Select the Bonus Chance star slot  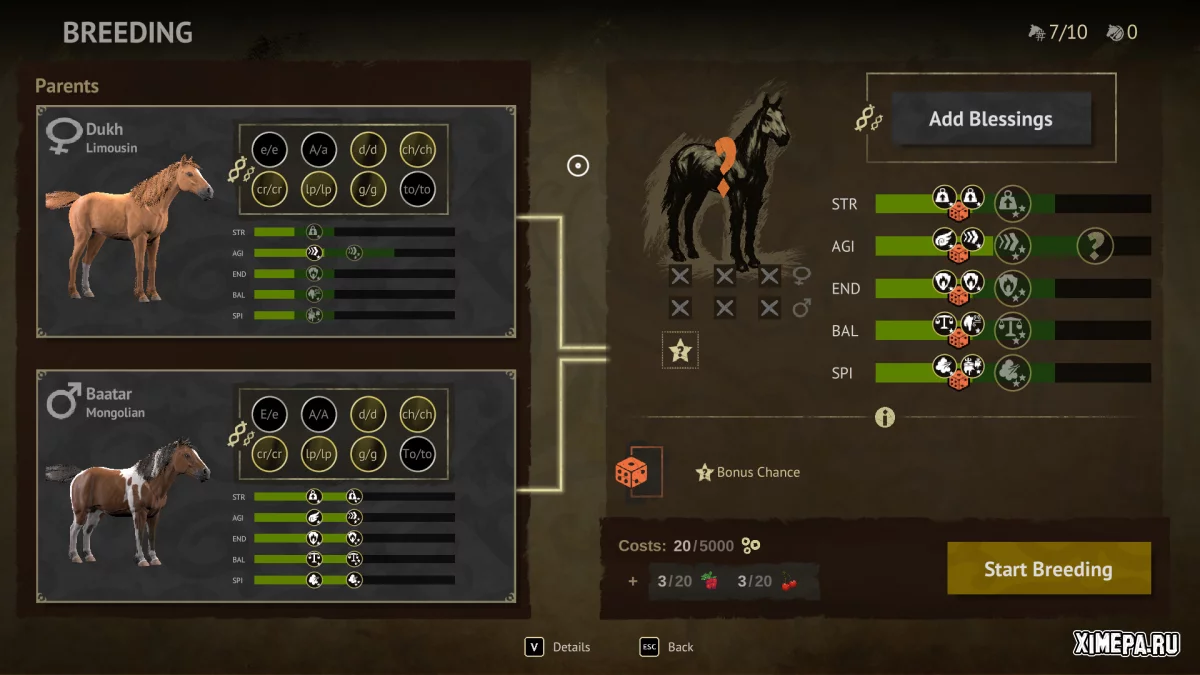point(680,350)
